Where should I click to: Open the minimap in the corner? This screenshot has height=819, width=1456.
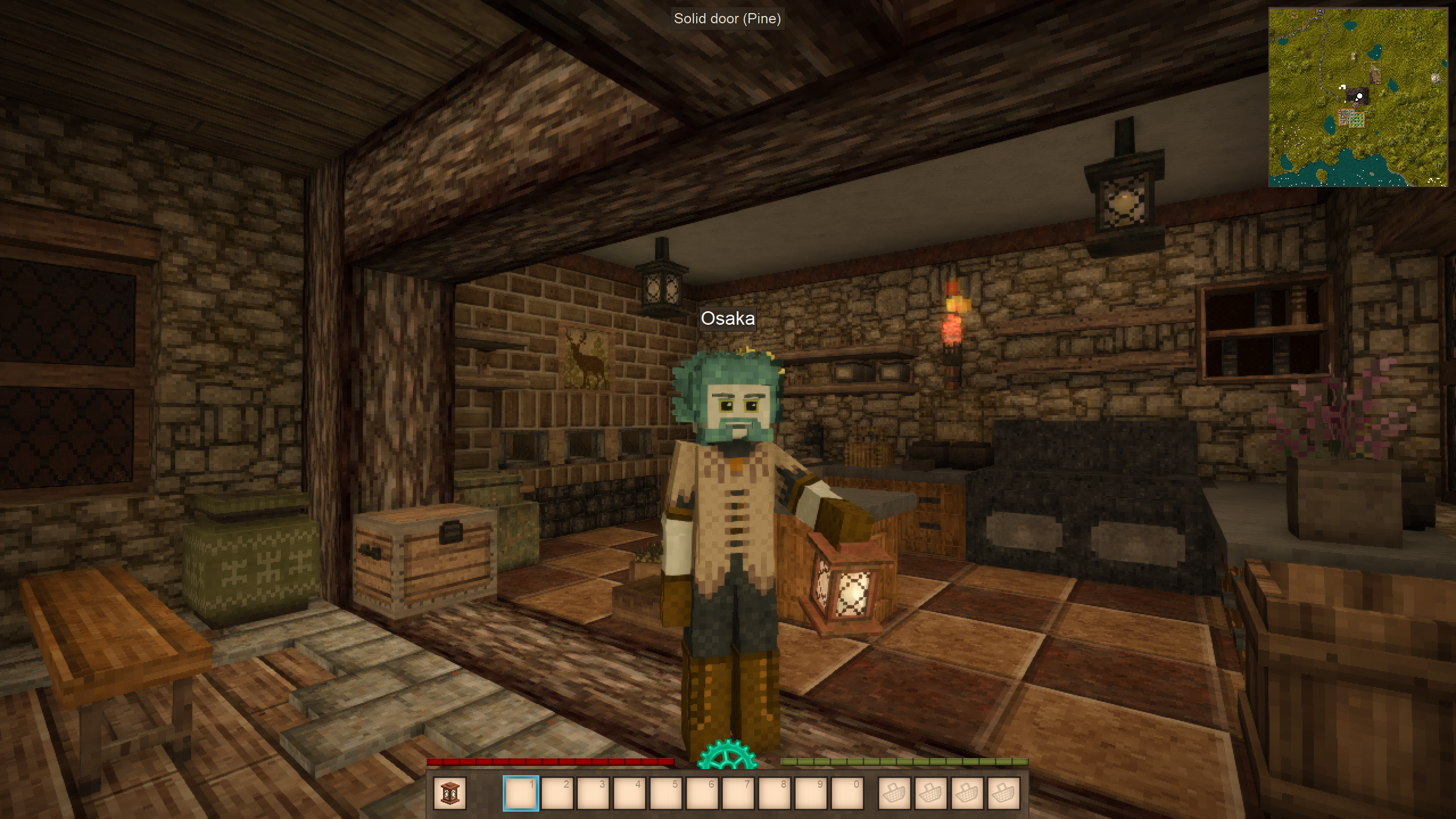coord(1358,97)
